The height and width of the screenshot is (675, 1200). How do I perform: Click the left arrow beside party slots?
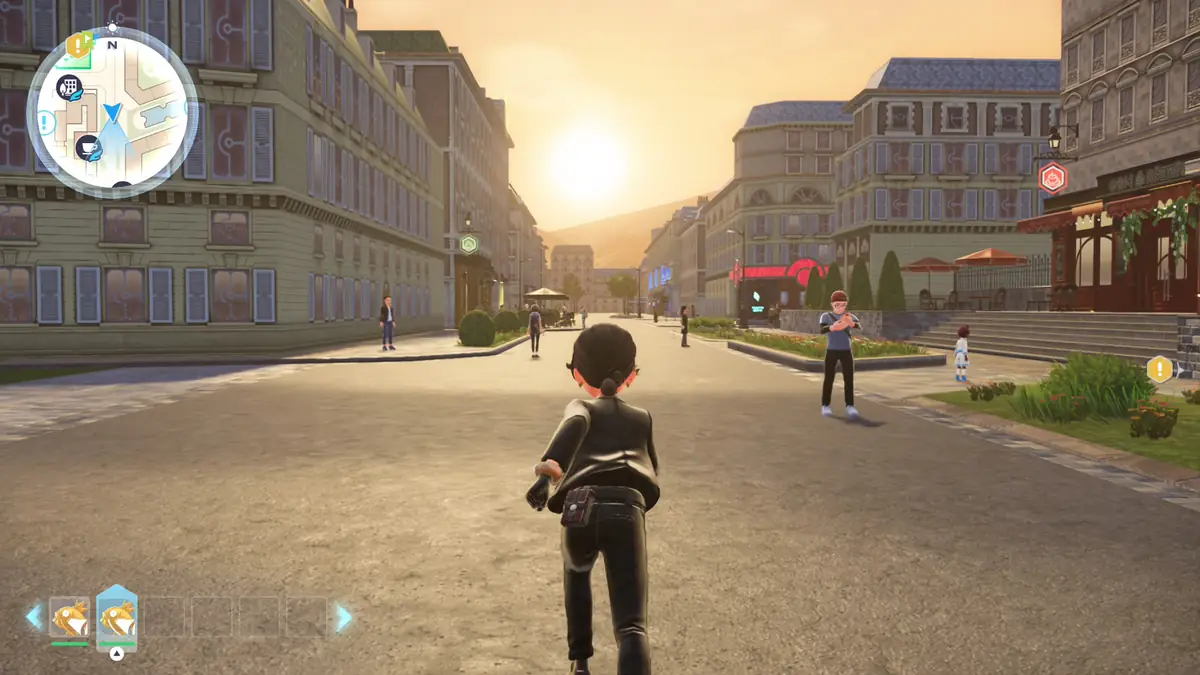[35, 617]
